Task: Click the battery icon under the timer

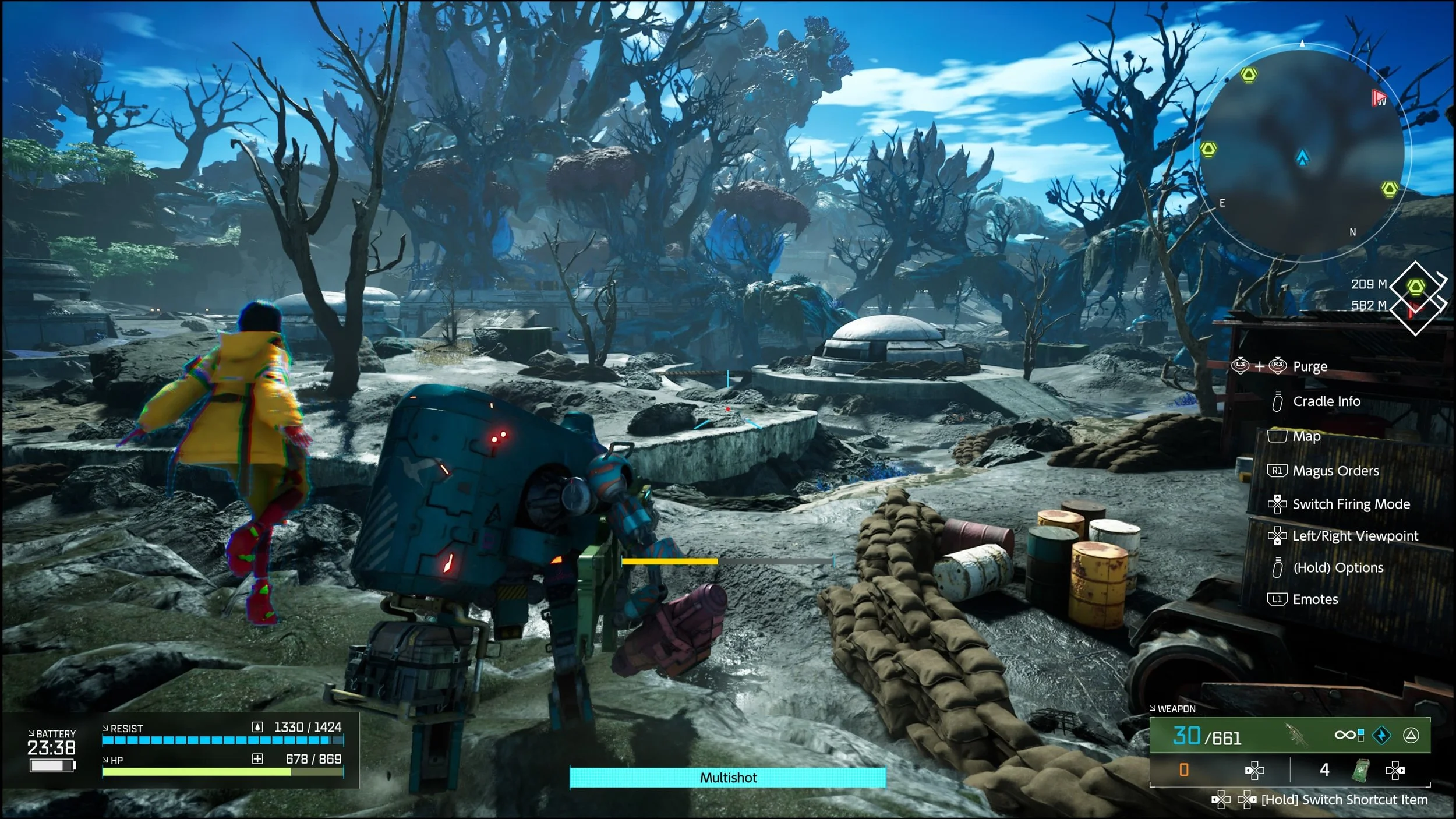Action: pos(52,765)
